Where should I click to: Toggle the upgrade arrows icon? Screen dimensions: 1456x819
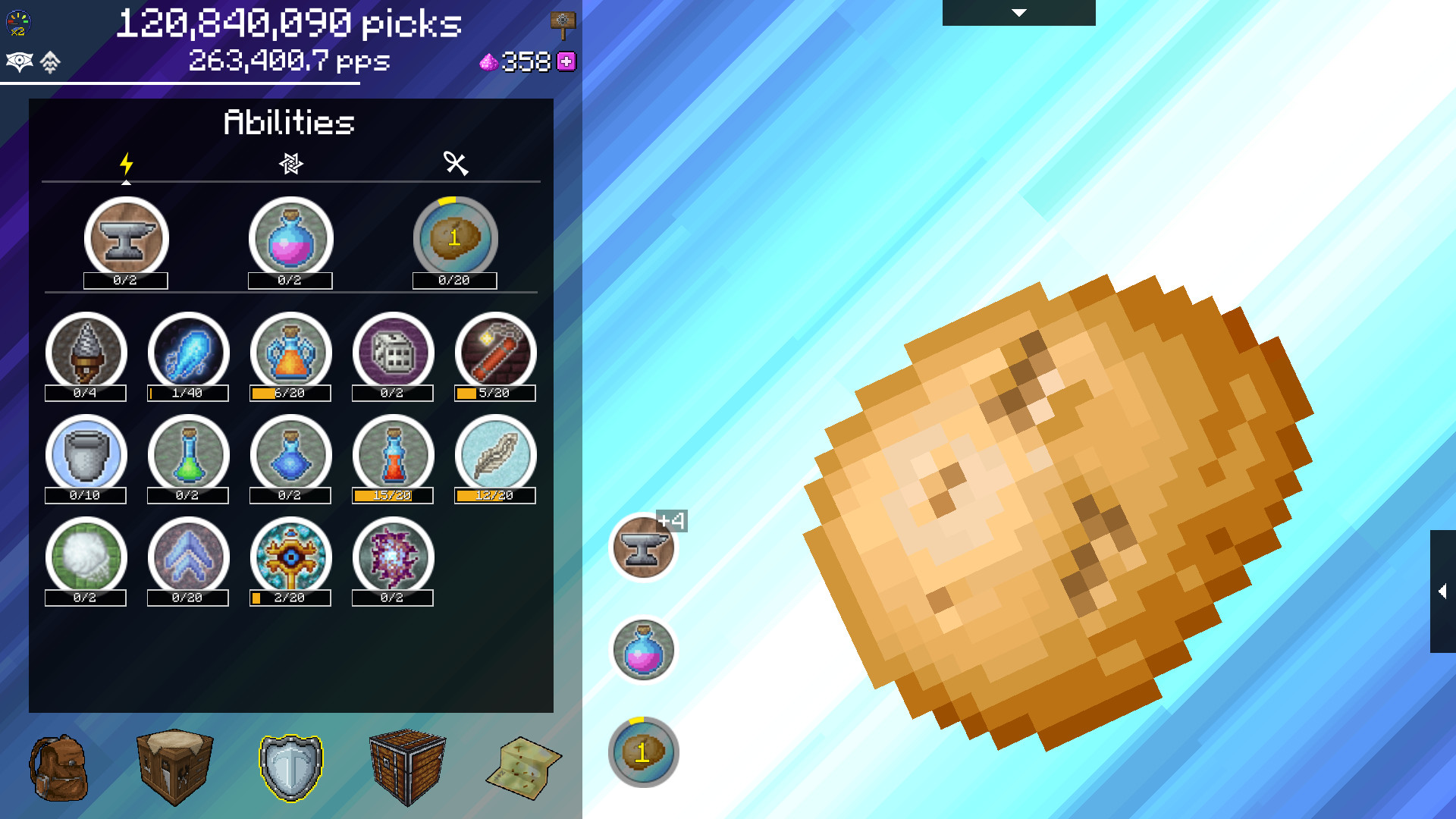coord(49,62)
